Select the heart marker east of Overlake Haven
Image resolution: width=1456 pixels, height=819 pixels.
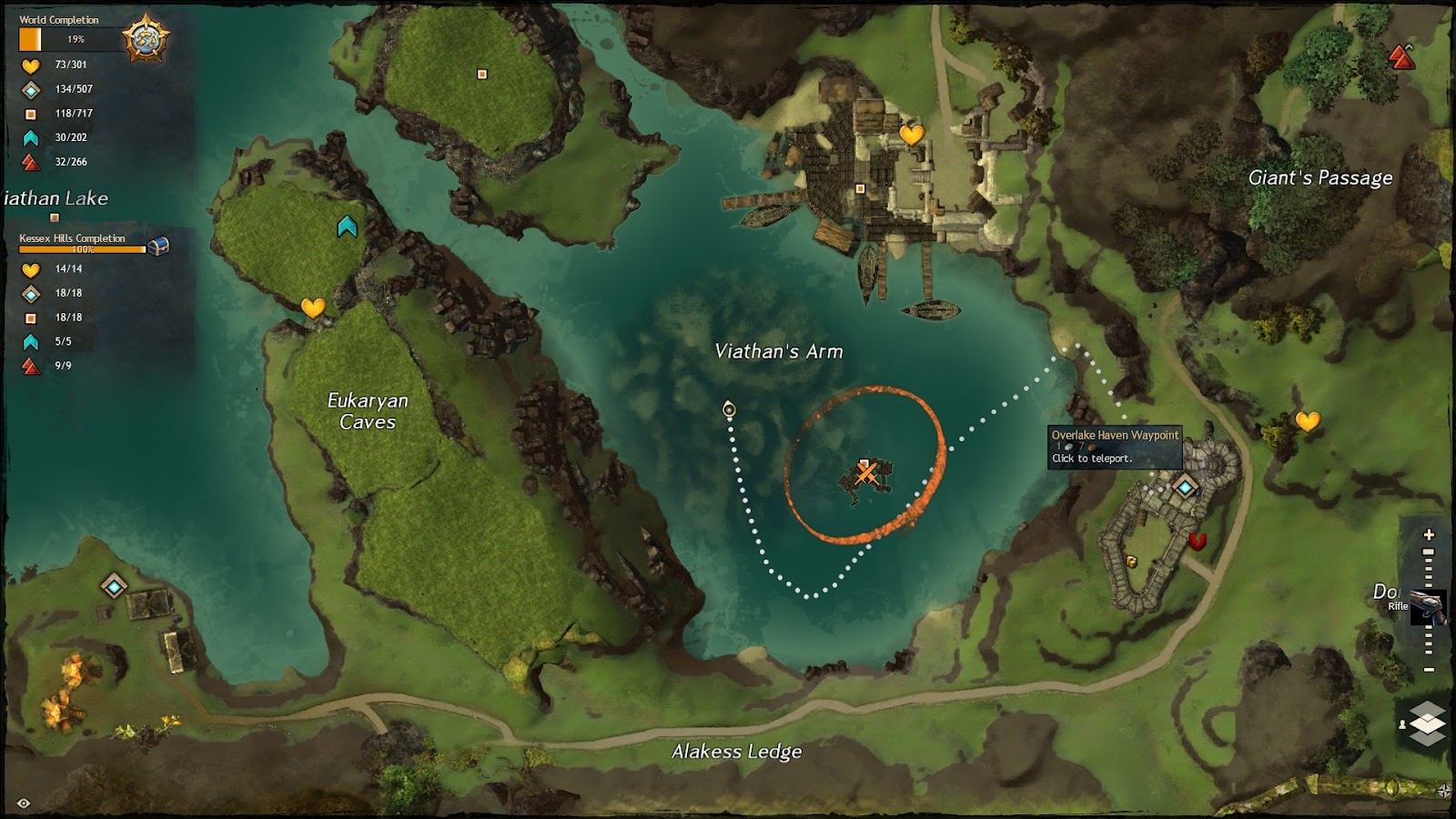coord(1308,421)
